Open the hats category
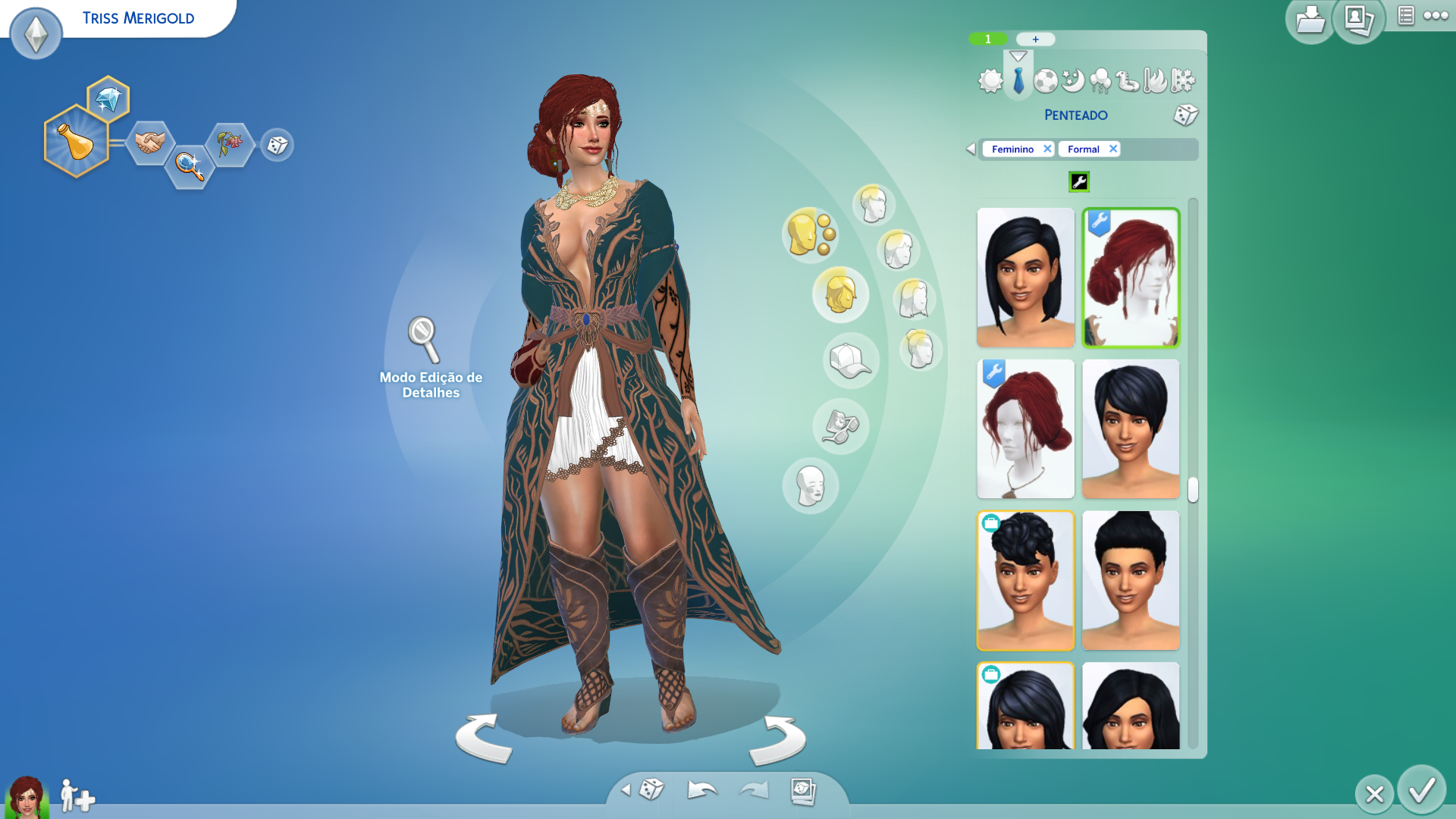This screenshot has height=819, width=1456. click(x=850, y=361)
